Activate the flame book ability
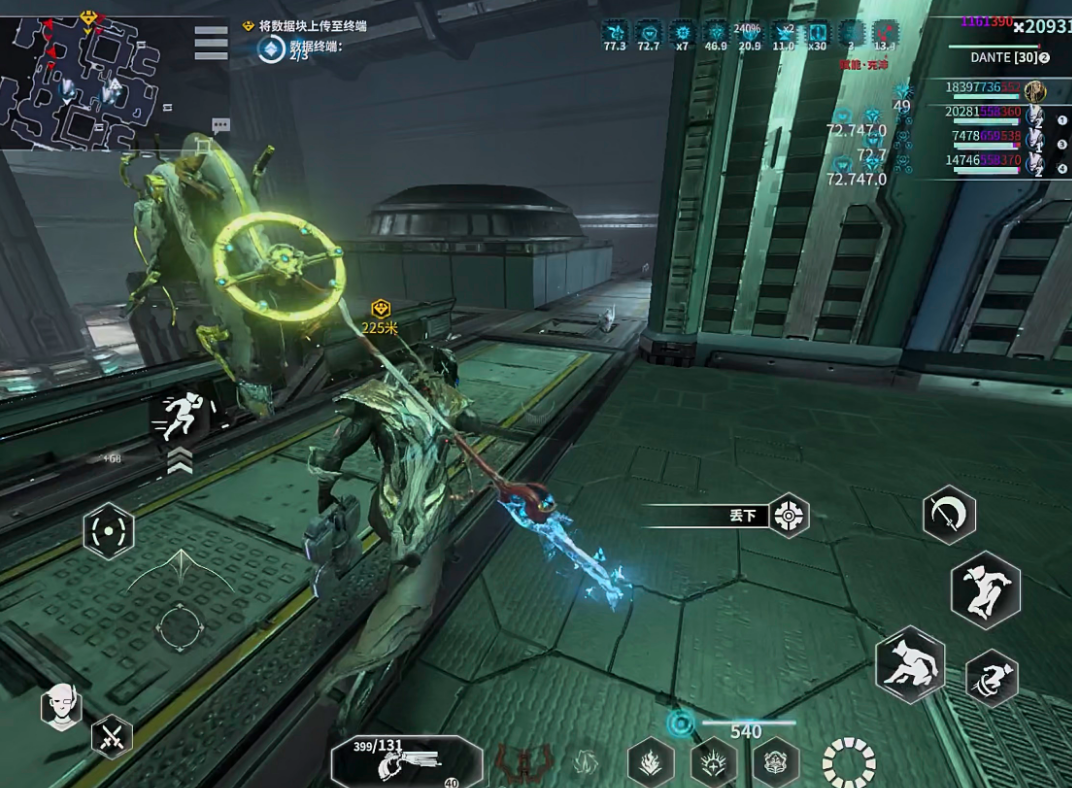This screenshot has width=1072, height=788. (x=650, y=765)
